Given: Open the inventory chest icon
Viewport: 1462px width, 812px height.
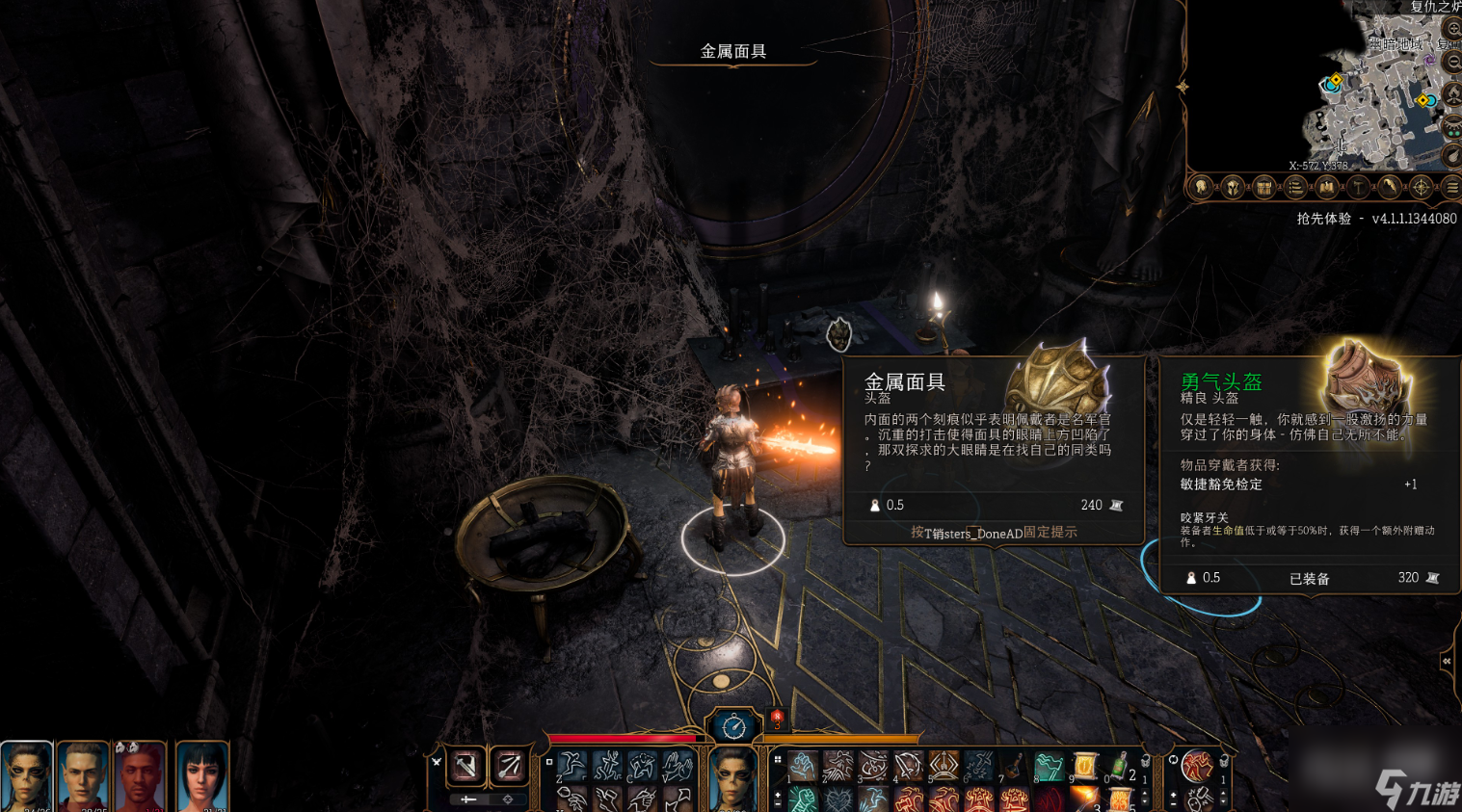Looking at the screenshot, I should (x=1263, y=188).
